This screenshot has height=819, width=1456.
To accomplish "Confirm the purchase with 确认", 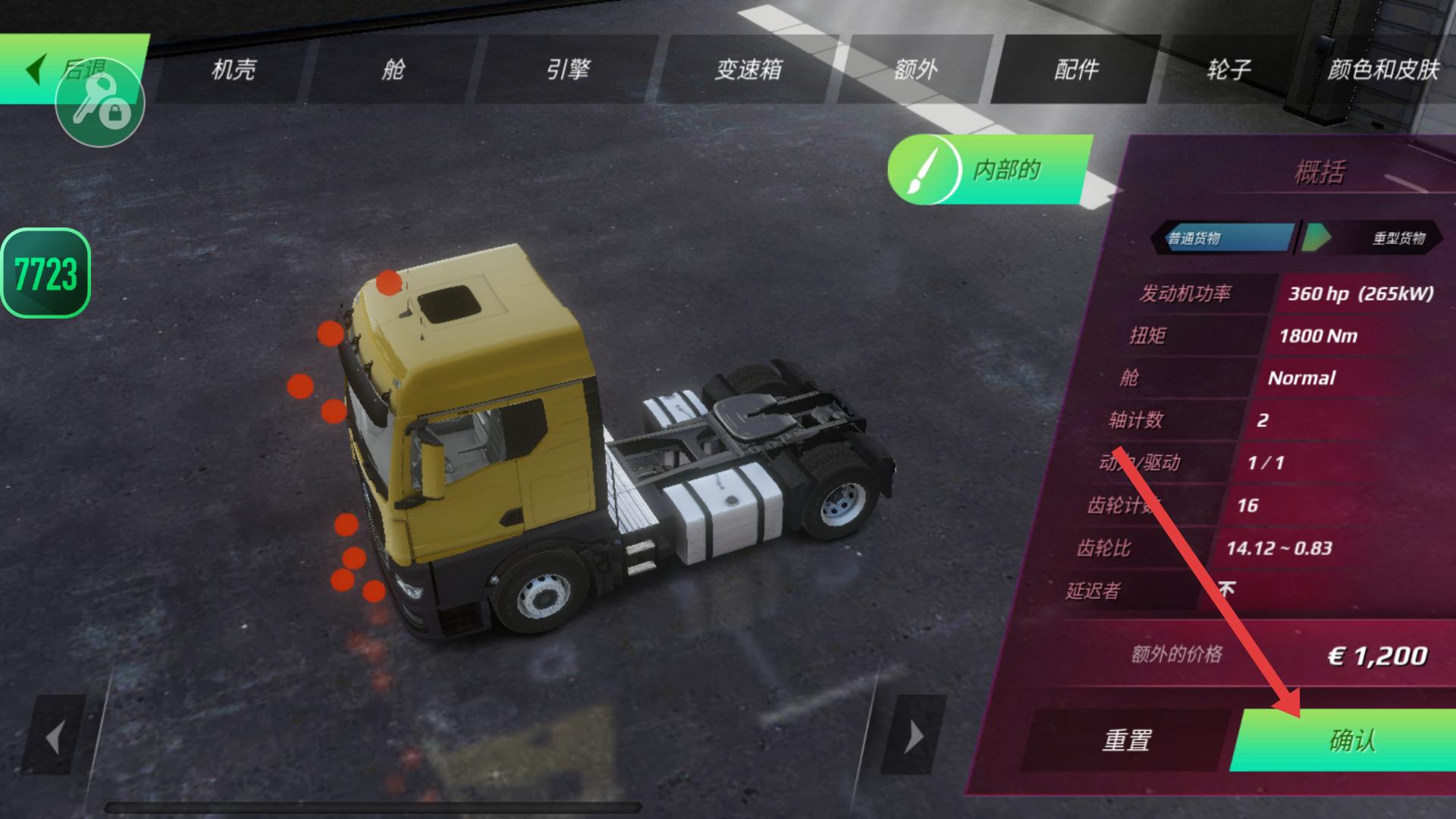I will [1351, 739].
